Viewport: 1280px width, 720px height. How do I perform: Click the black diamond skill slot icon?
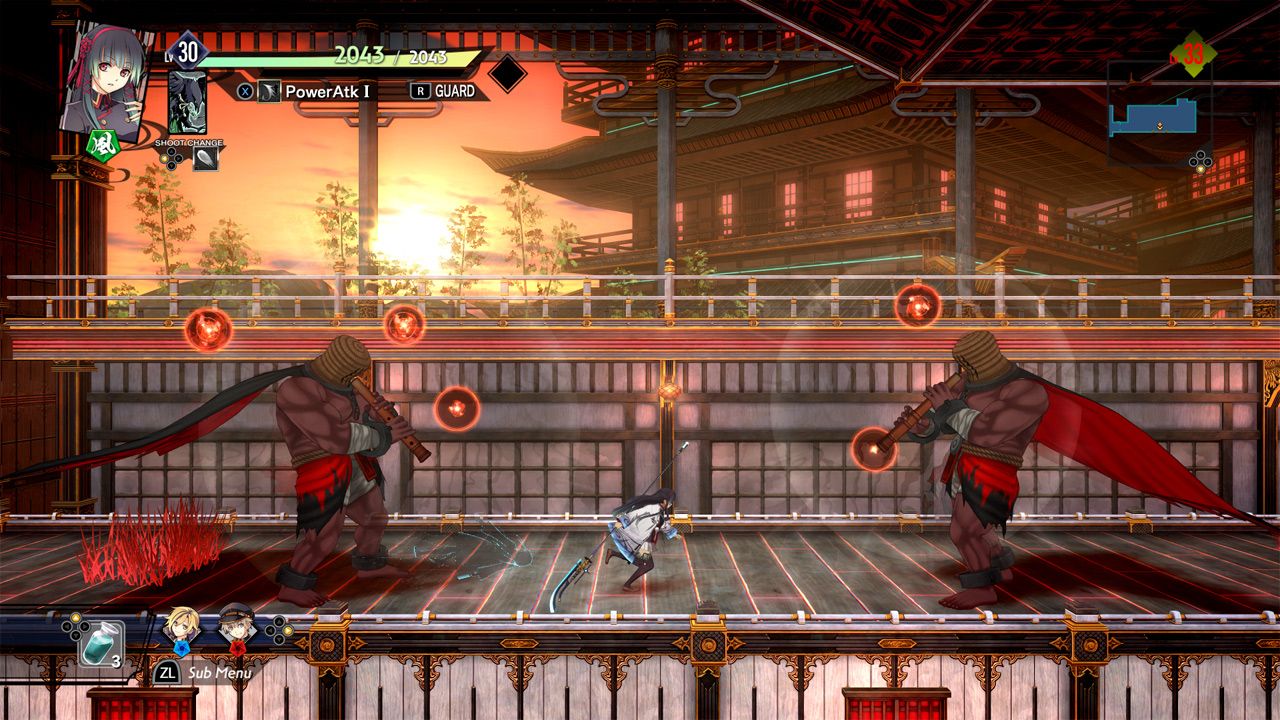[510, 75]
